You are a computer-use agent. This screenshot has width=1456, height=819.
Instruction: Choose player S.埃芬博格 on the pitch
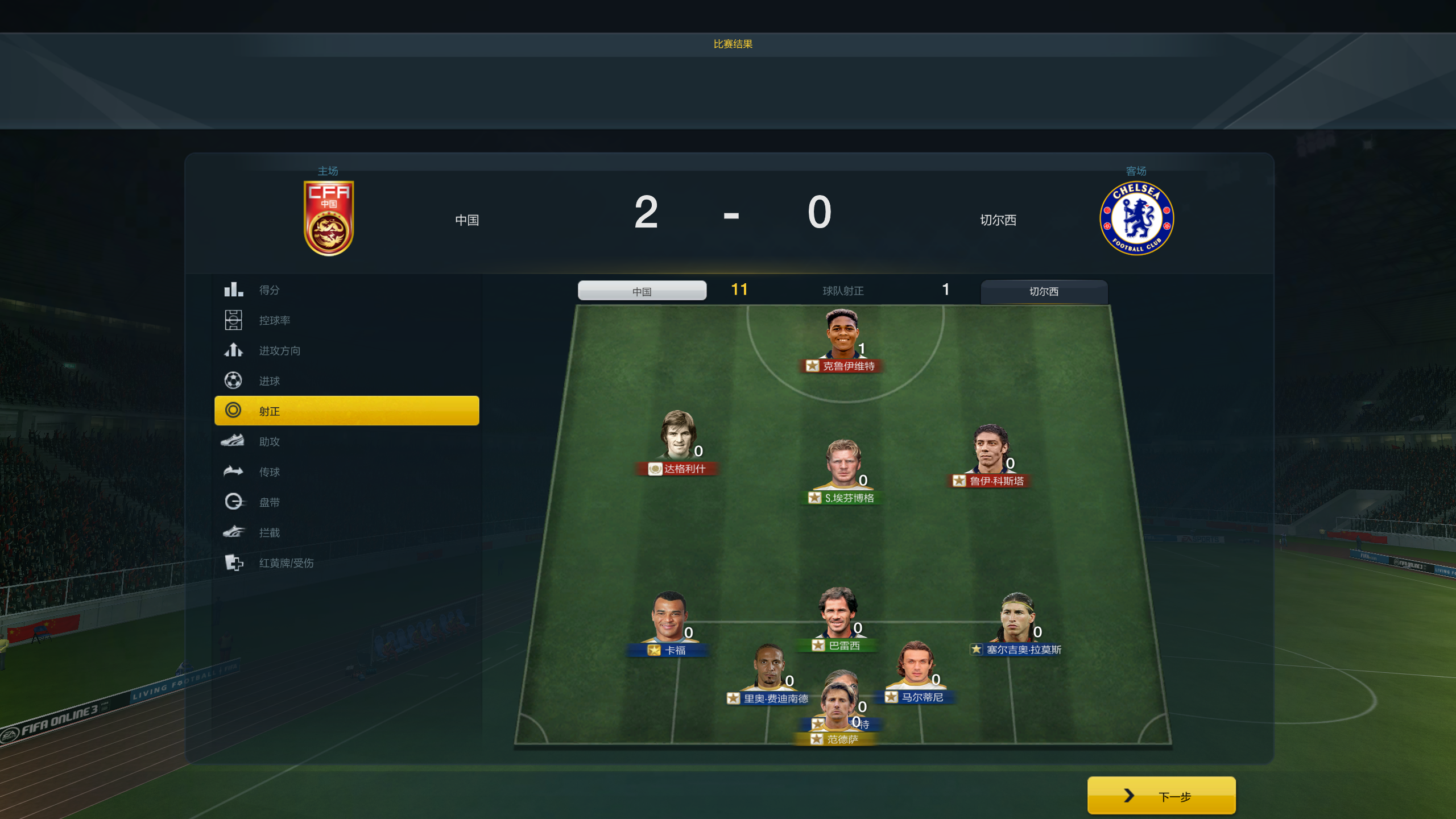843,466
